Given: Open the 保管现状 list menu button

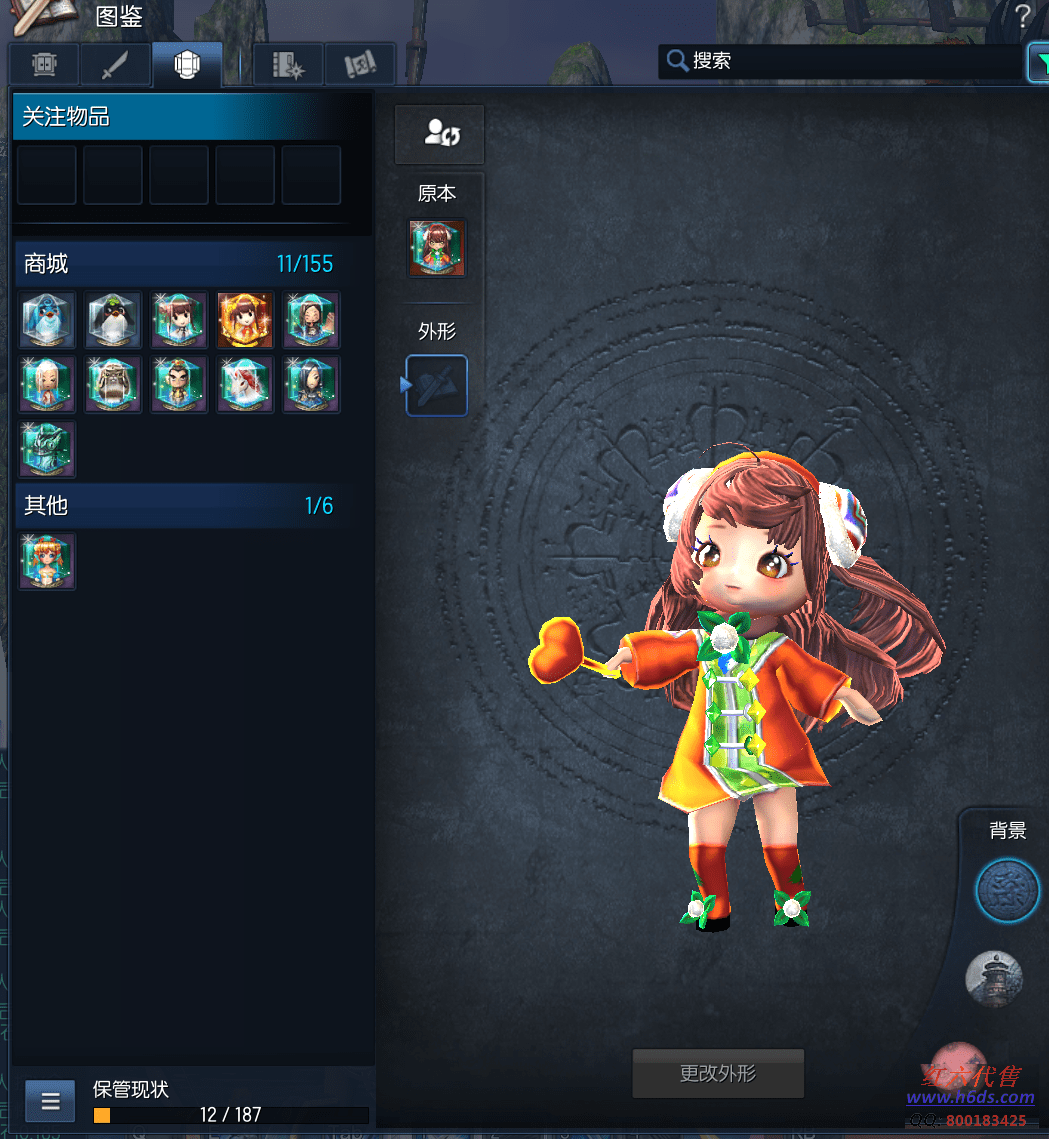Looking at the screenshot, I should click(50, 1102).
